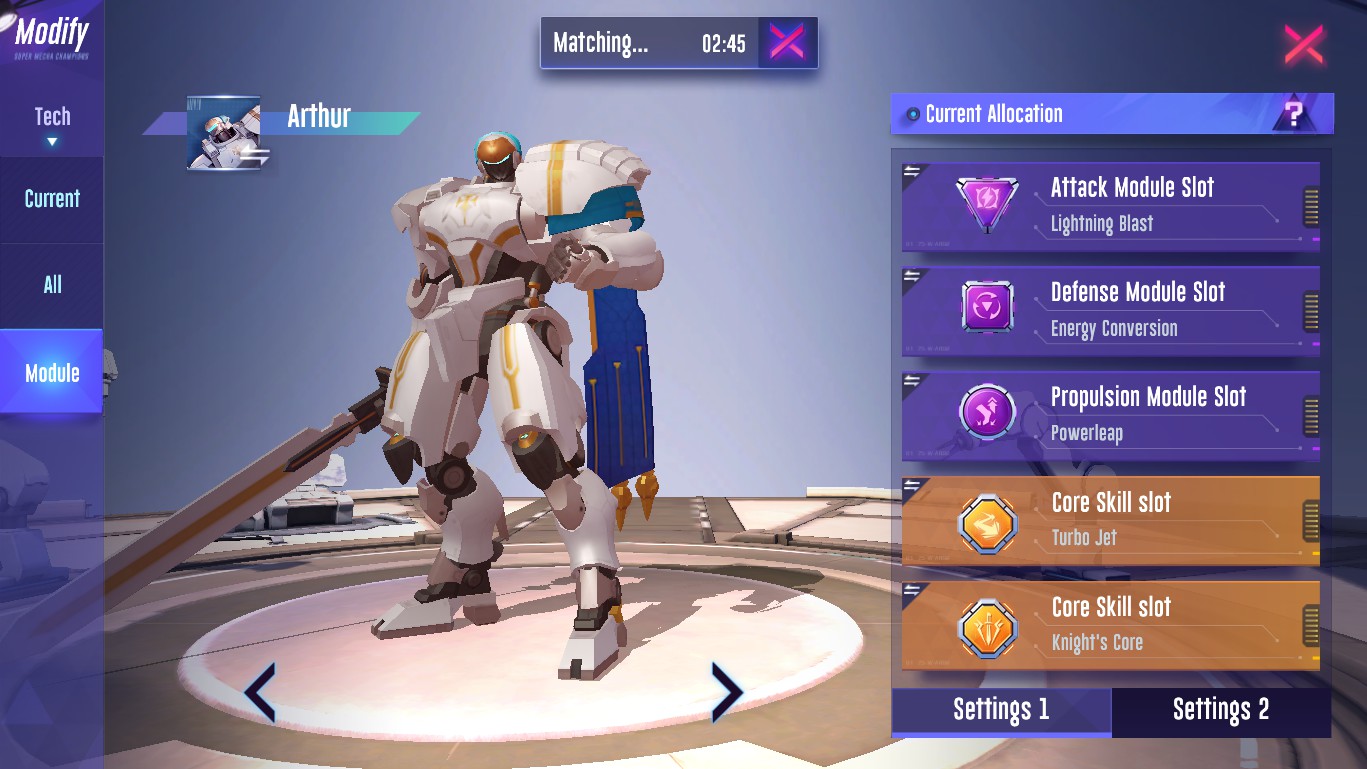This screenshot has width=1367, height=769.
Task: View the previous mecha with left arrow
Action: [260, 692]
